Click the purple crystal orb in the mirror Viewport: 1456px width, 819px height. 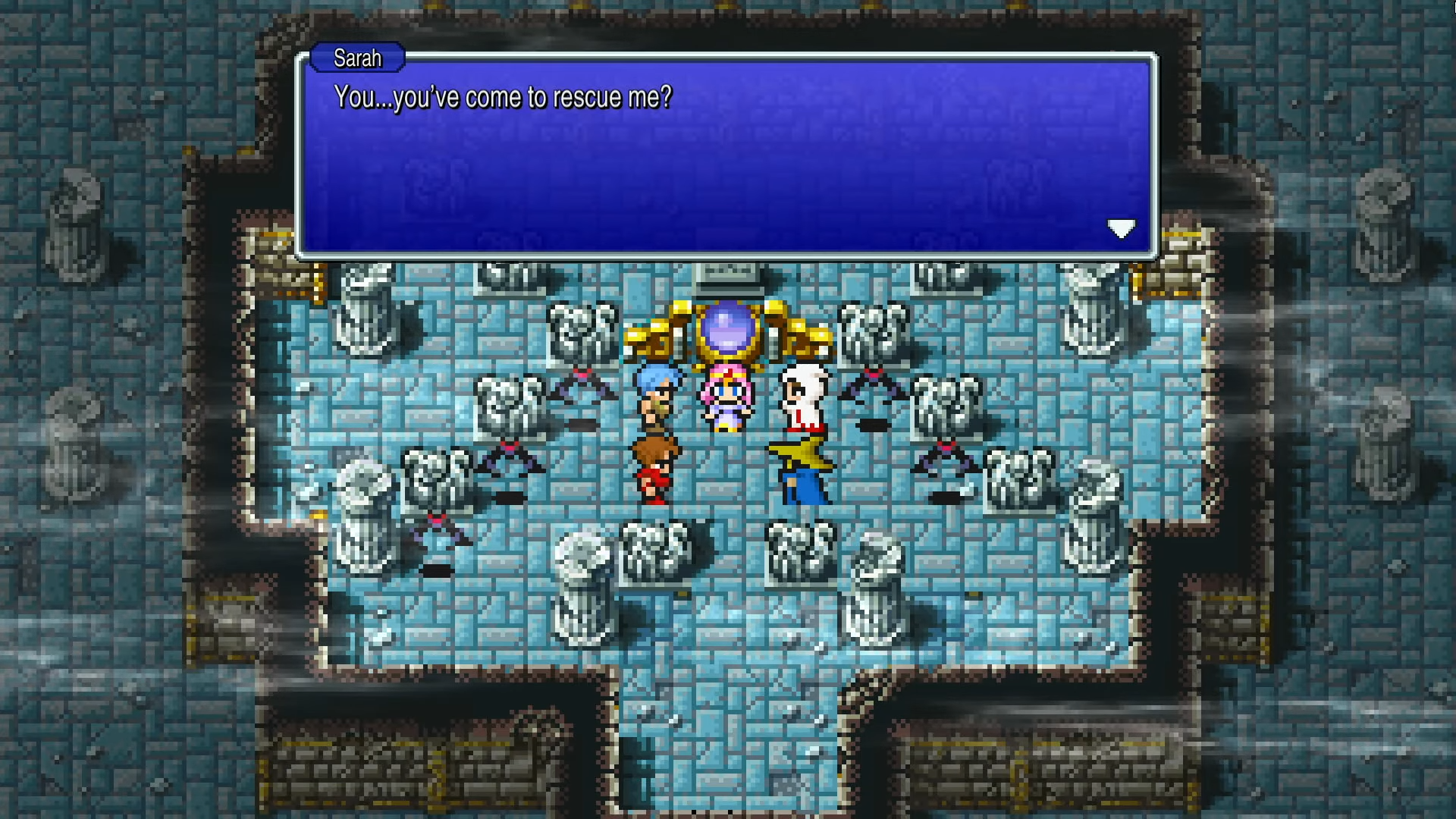coord(726,328)
